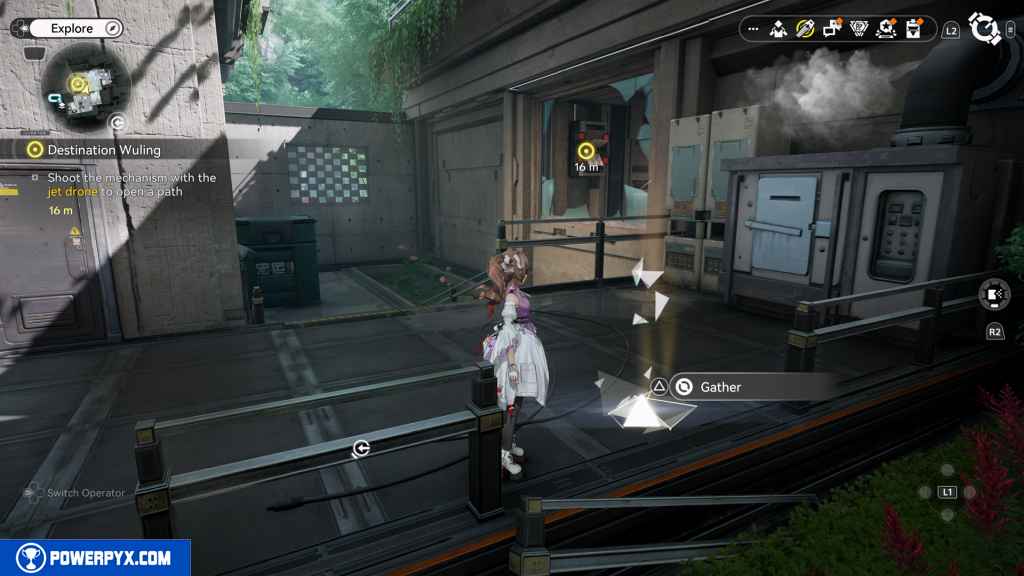
Task: Open the chat bubbles icon with notification
Action: 832,28
